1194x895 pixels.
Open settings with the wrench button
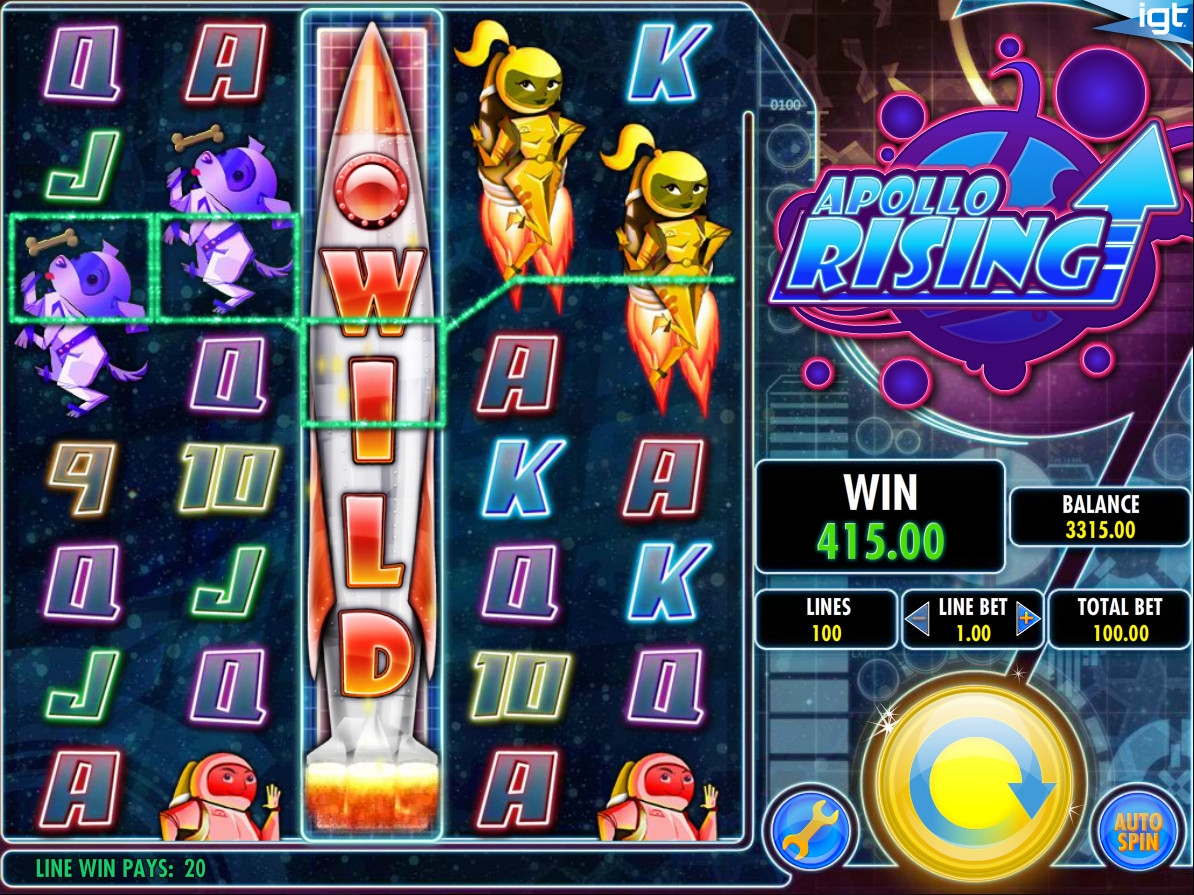(x=810, y=830)
